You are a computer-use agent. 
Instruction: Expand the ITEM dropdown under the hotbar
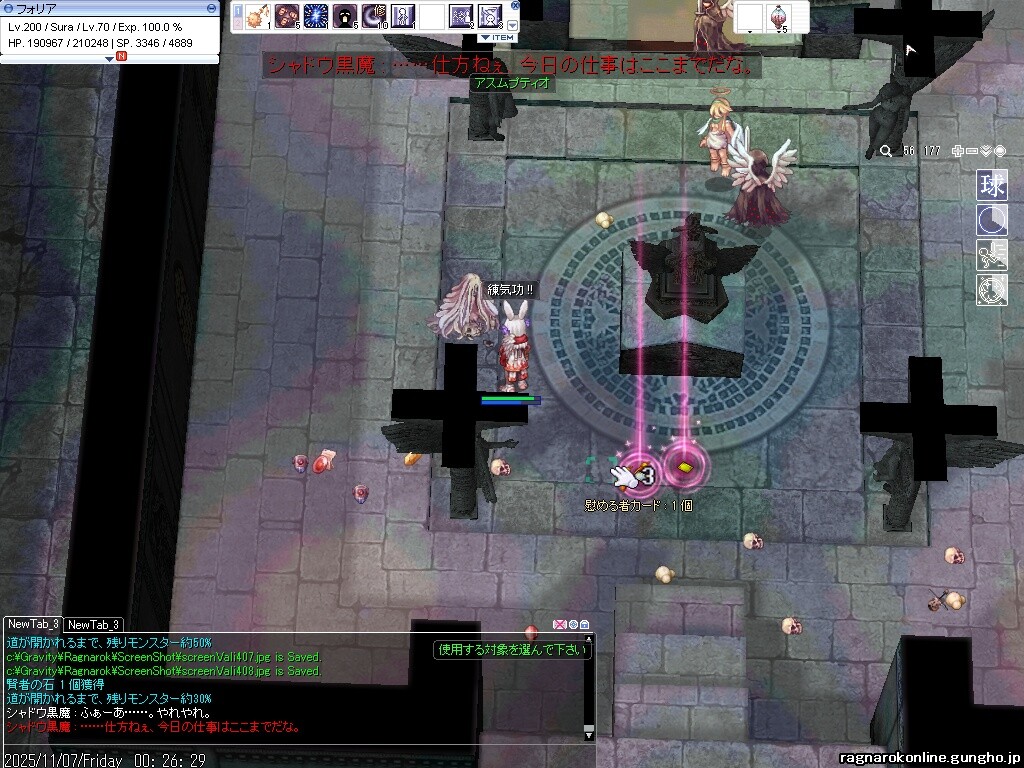[497, 37]
